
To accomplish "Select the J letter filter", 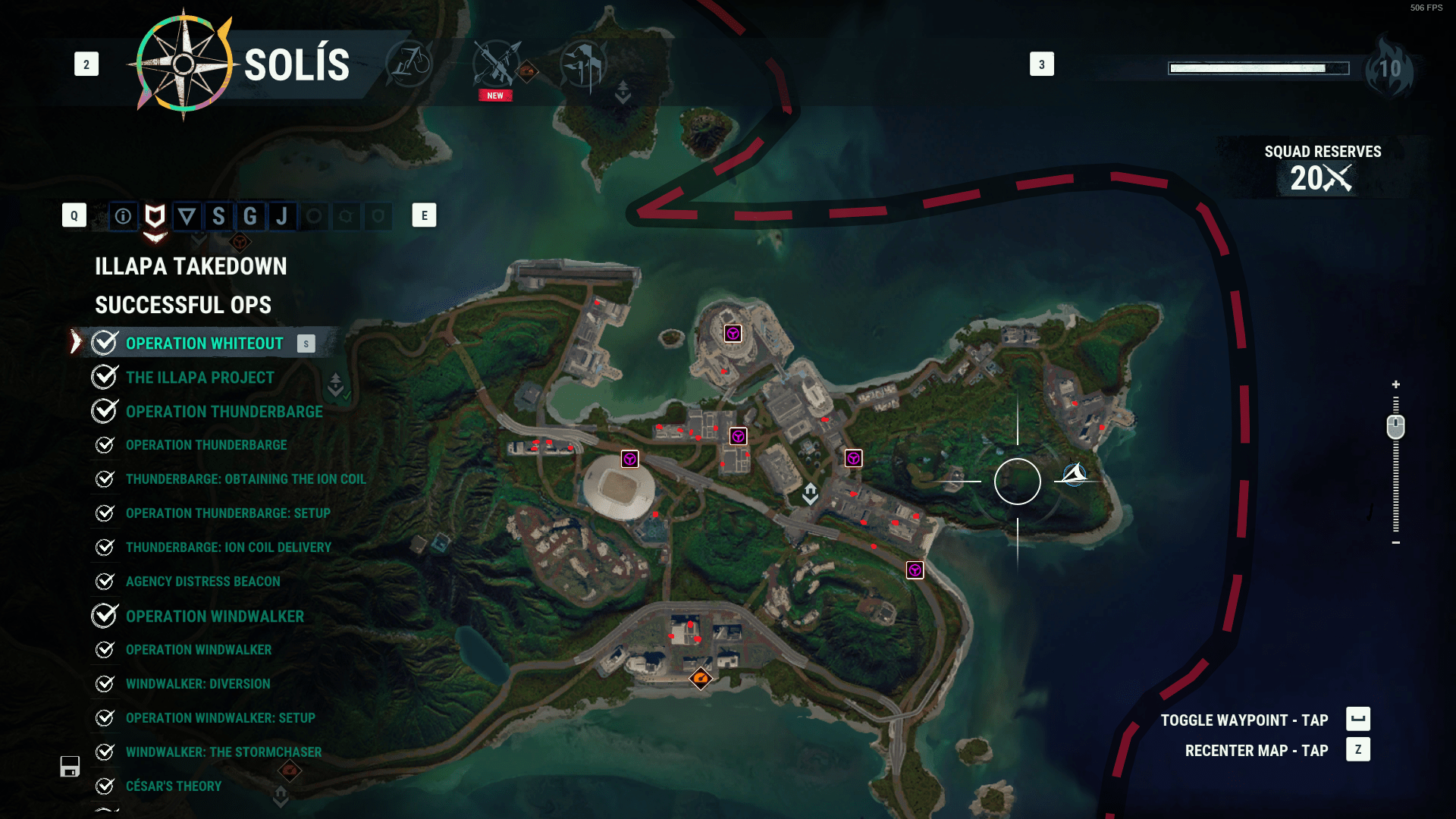I will click(282, 217).
